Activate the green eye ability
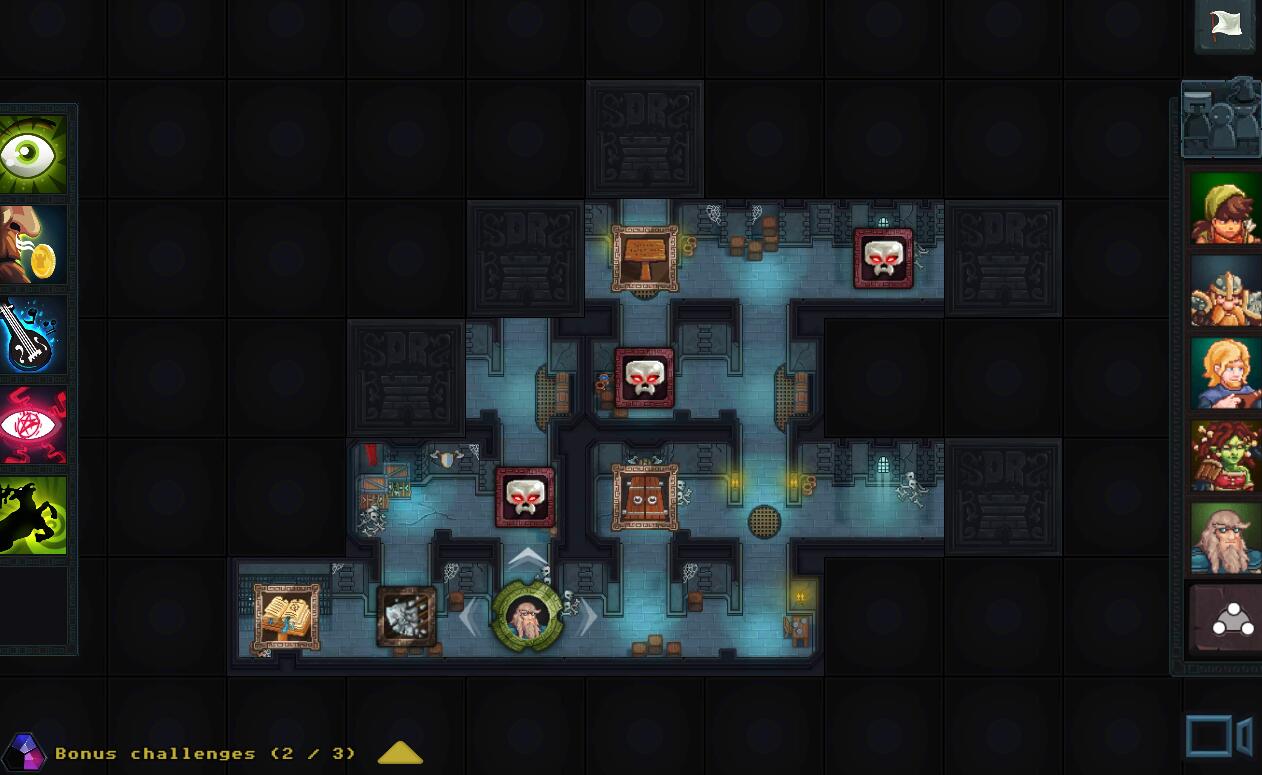Viewport: 1262px width, 775px height. [33, 154]
